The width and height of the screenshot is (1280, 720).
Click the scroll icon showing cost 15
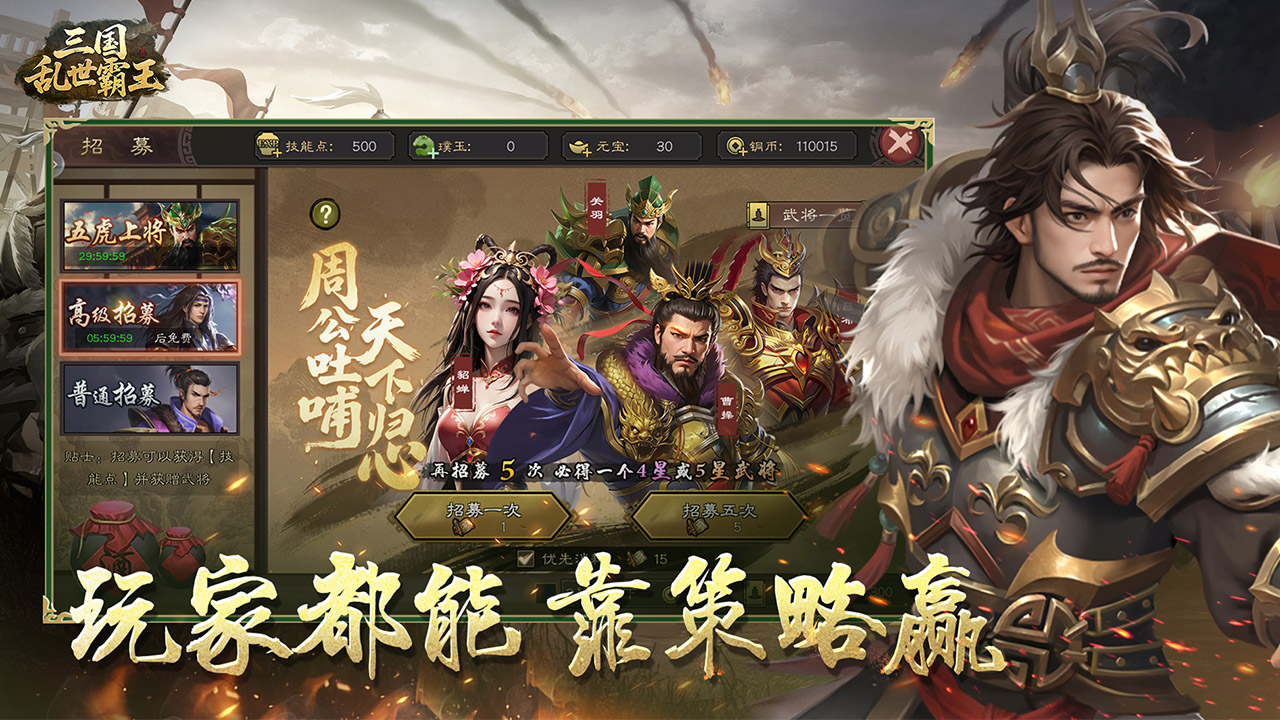[x=637, y=558]
